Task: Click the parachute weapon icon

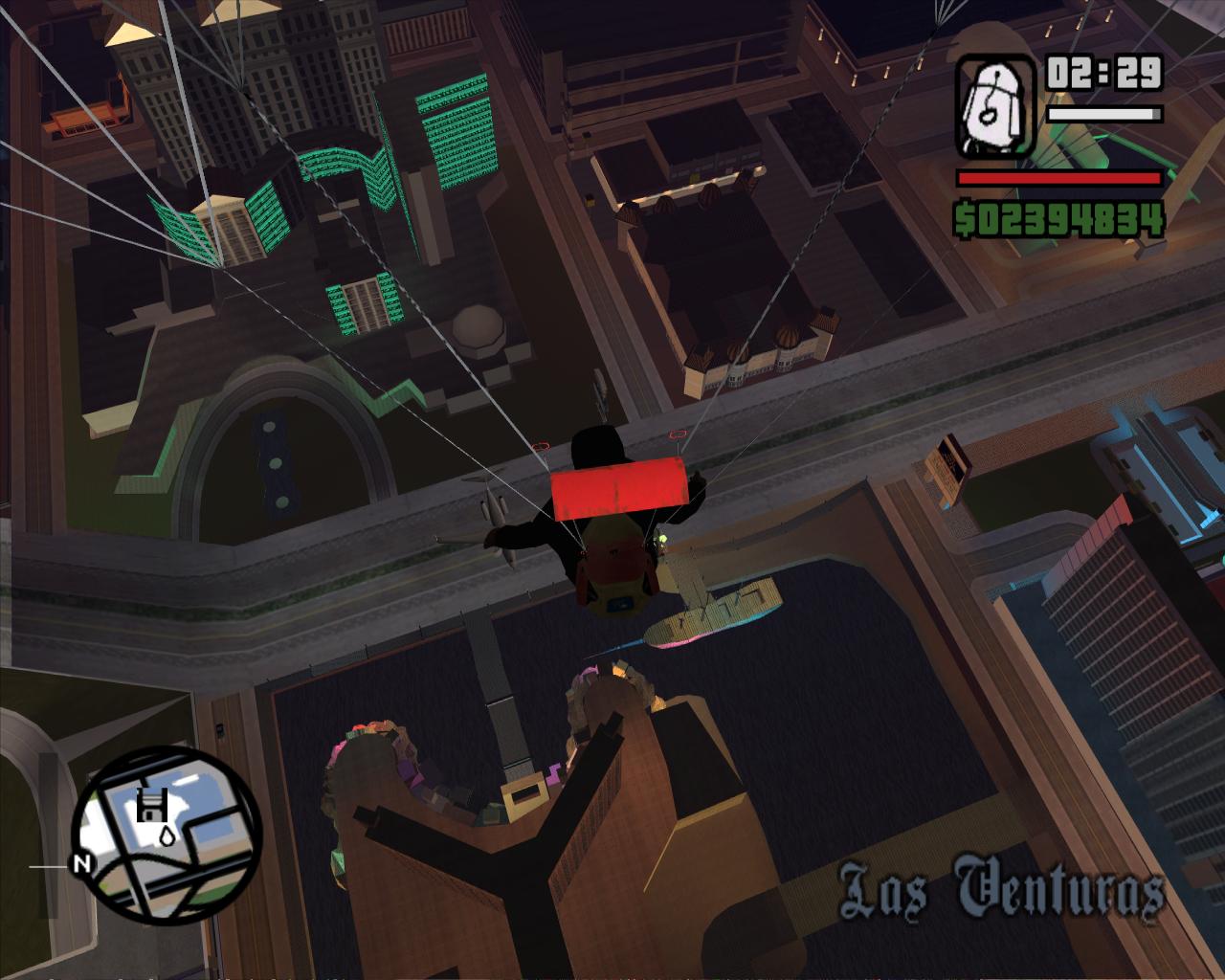Action: tap(995, 105)
